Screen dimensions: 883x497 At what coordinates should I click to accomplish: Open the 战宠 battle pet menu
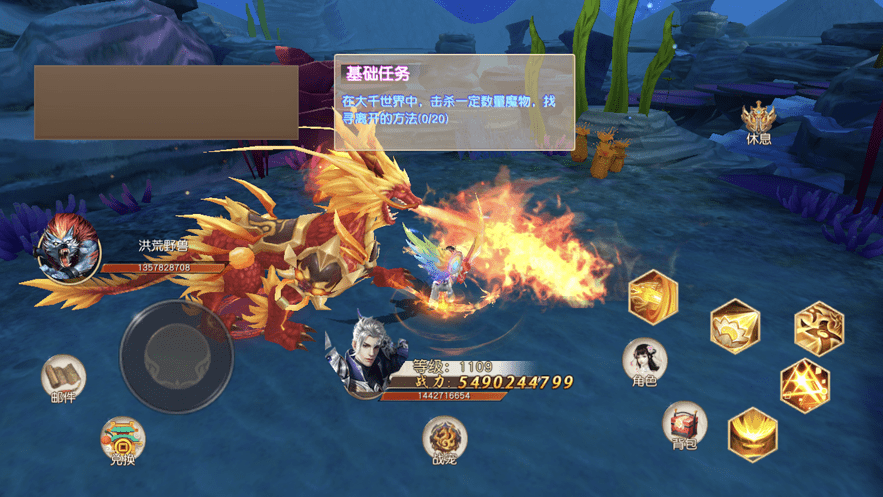point(444,438)
